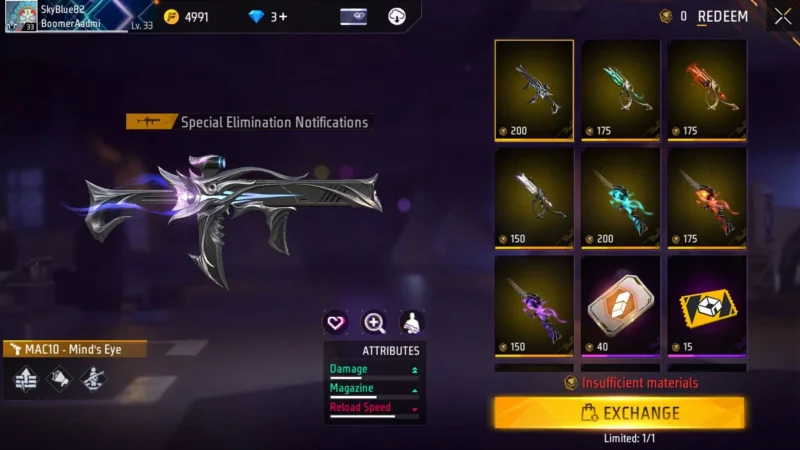Click the yellow EXCHANGE button
The width and height of the screenshot is (800, 450).
[619, 412]
